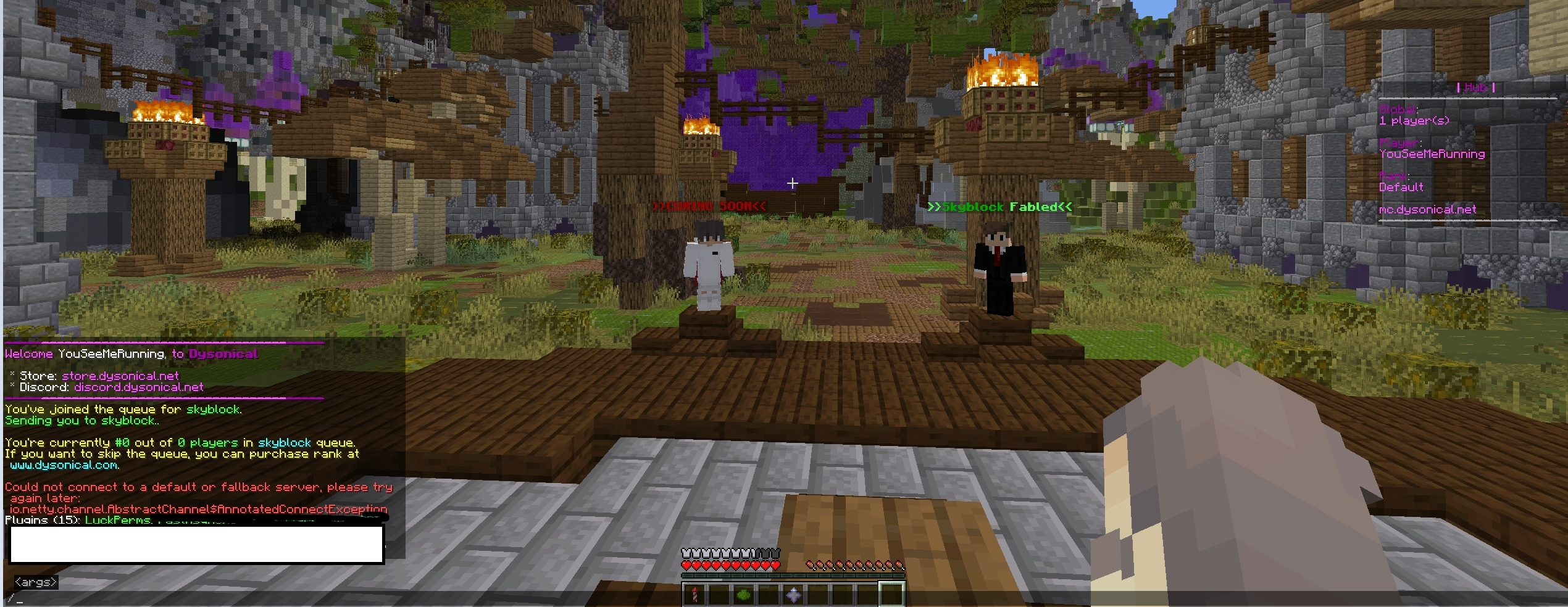This screenshot has height=607, width=1568.
Task: Open the store.dysonical.net link in chat
Action: click(120, 376)
